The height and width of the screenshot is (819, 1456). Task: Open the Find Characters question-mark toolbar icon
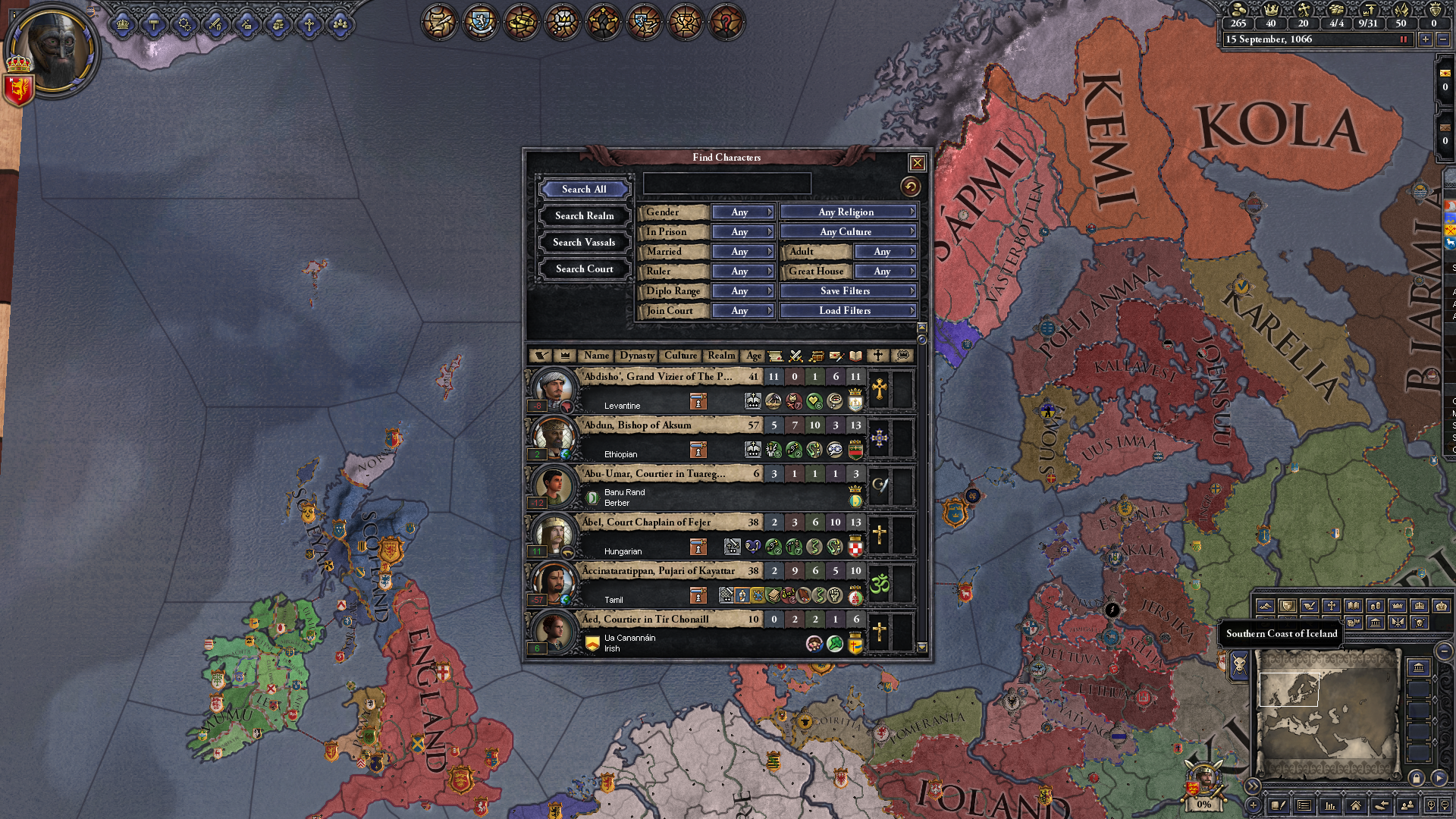pos(726,22)
